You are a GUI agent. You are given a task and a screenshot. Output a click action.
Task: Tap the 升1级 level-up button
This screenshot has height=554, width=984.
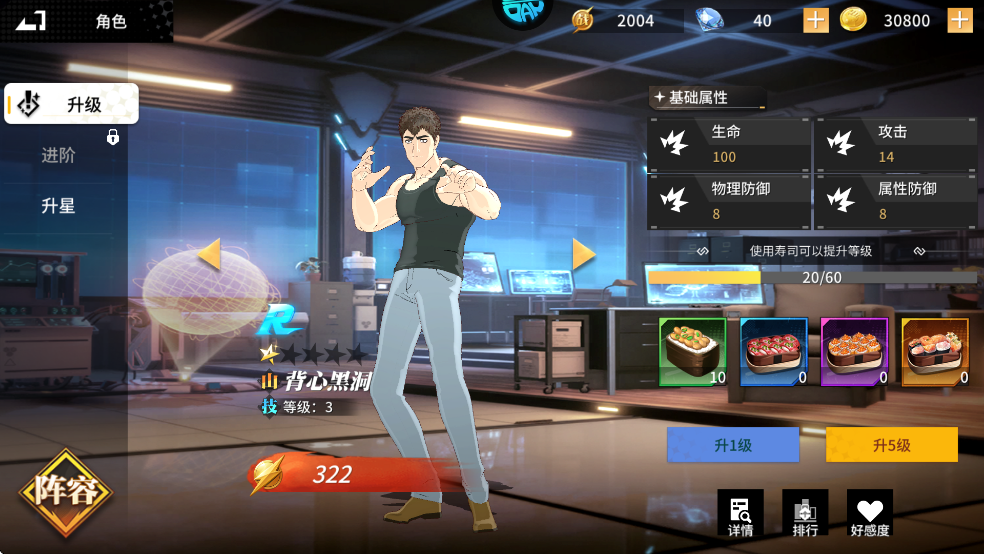click(733, 445)
